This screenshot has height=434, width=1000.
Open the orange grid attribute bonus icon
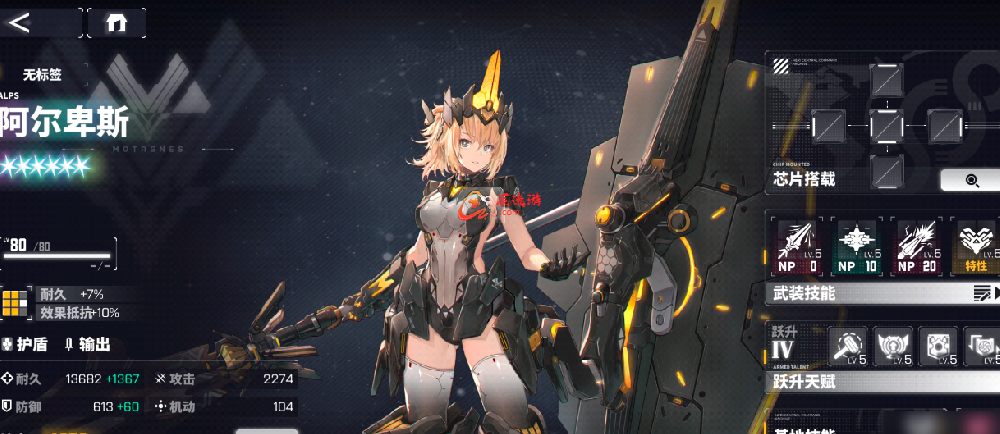pyautogui.click(x=16, y=303)
